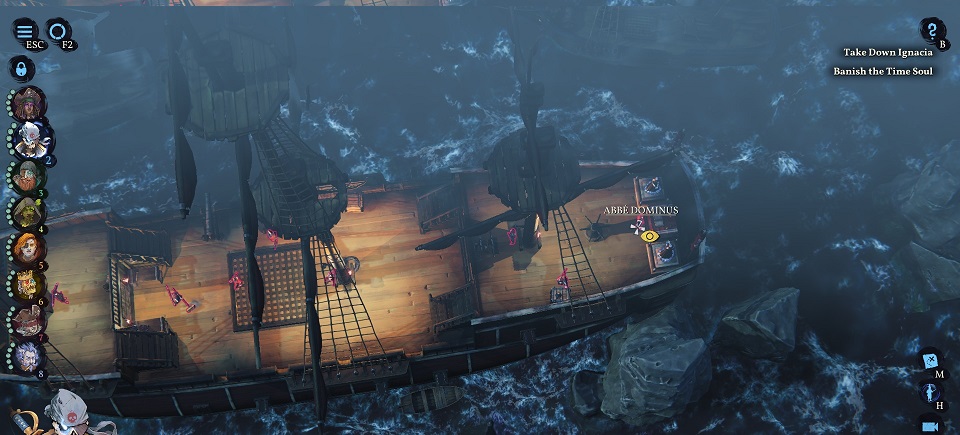Viewport: 960px width, 435px height.
Task: Click the large selected-character portrait
Action: click(65, 412)
